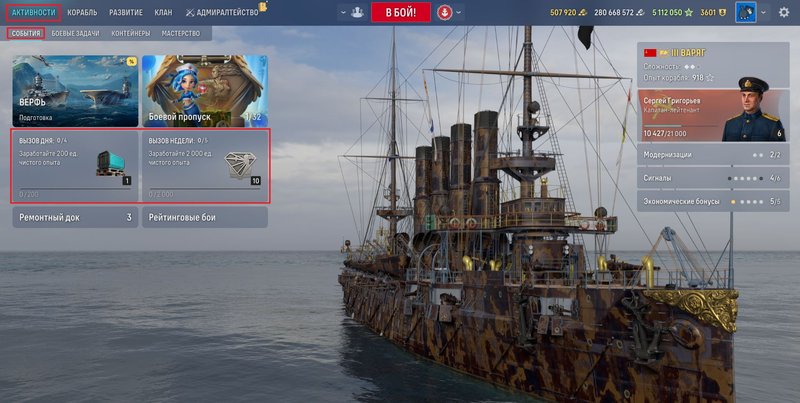Start a battle with В БОЙ!

pyautogui.click(x=400, y=13)
